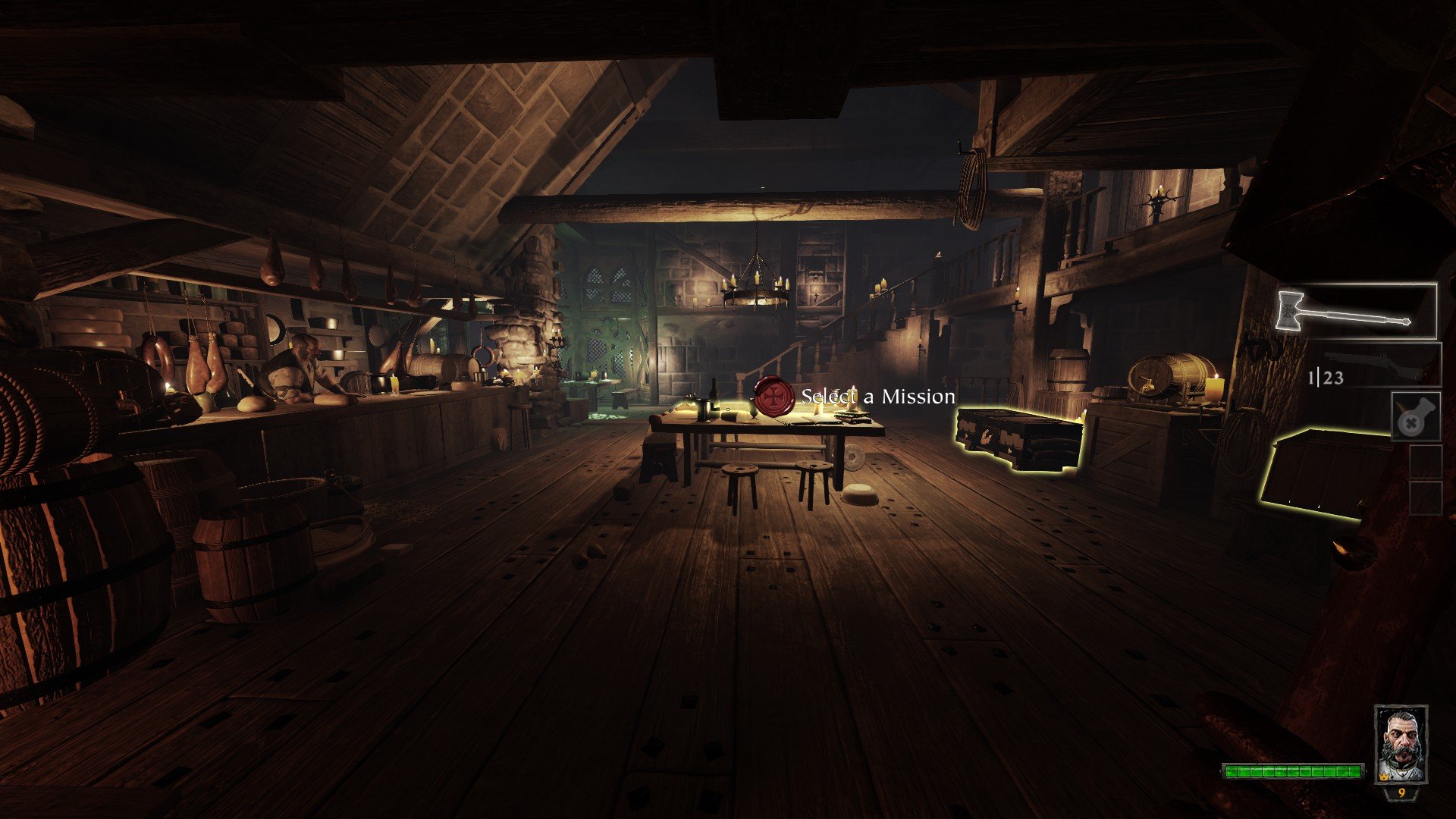Click the bearded hero portrait
The image size is (1456, 819).
point(1401,744)
